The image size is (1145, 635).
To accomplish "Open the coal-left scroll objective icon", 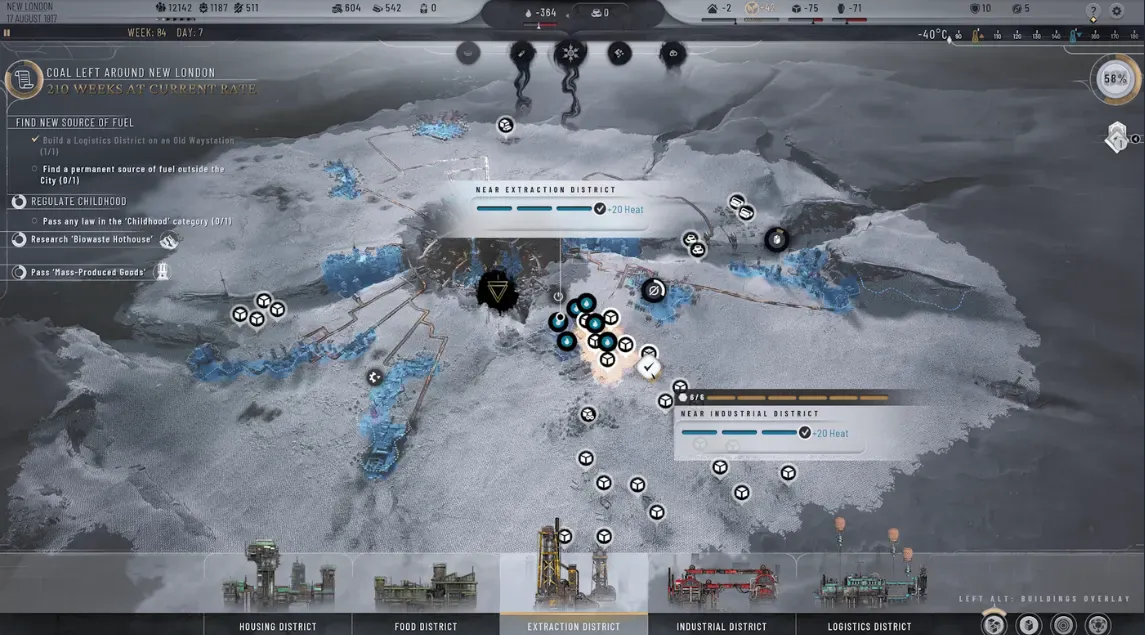I will tap(24, 80).
